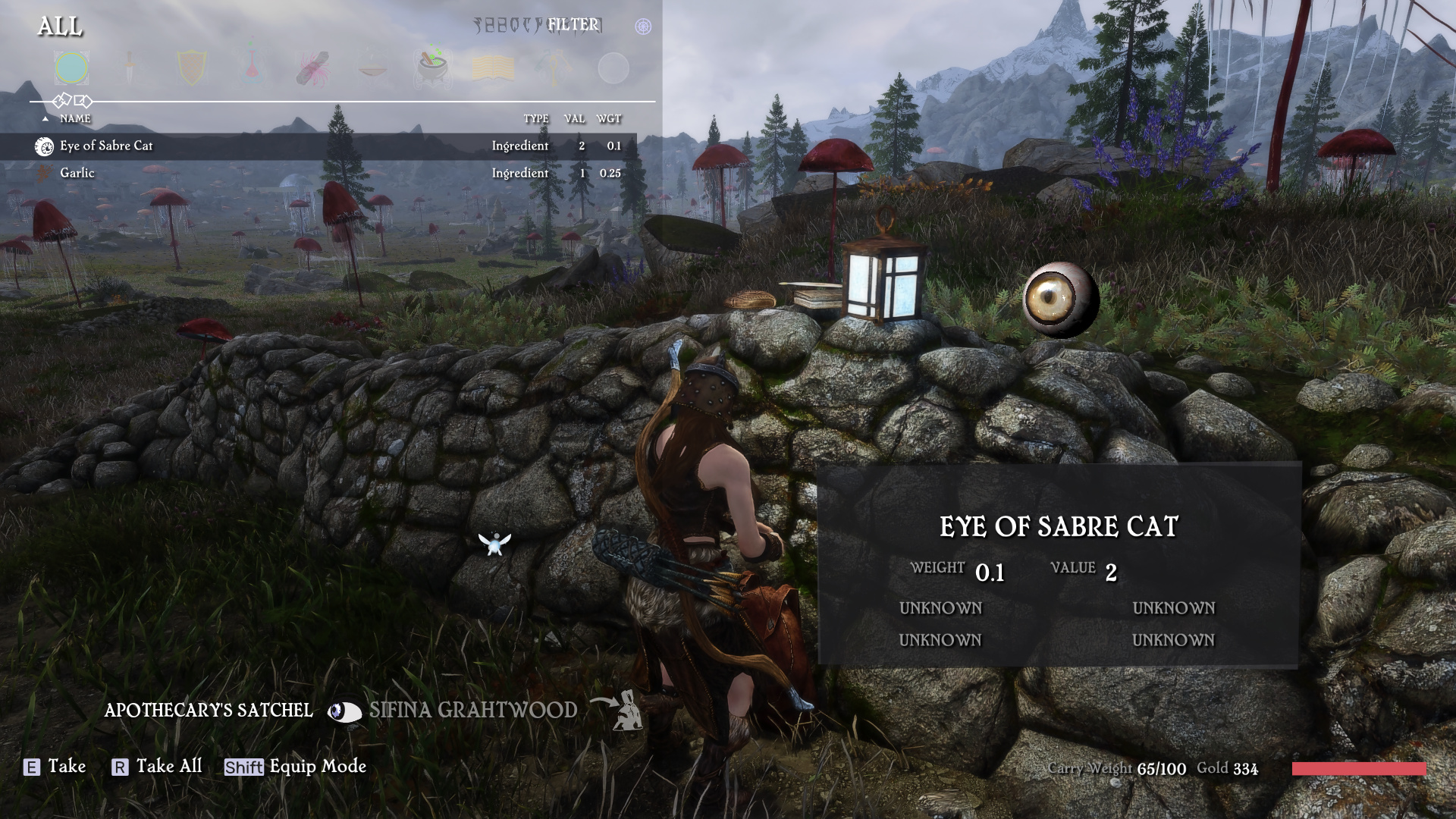This screenshot has height=819, width=1456.
Task: Choose the misc circle category
Action: click(613, 68)
